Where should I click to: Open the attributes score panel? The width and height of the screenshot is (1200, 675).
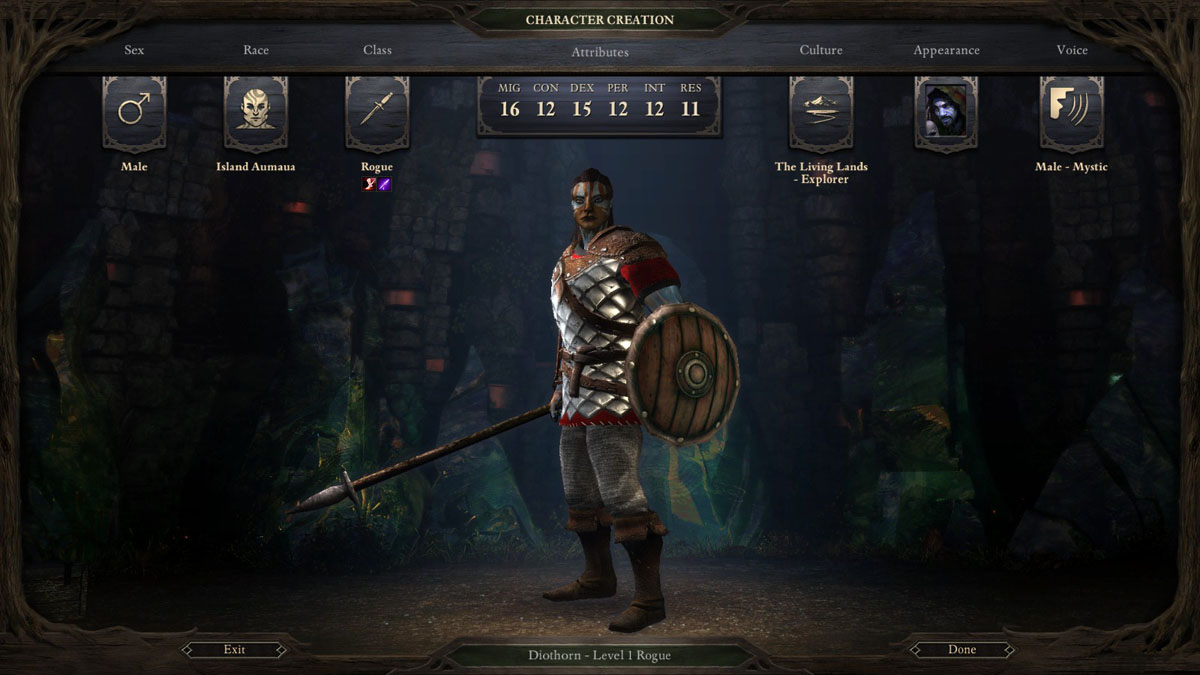coord(599,106)
